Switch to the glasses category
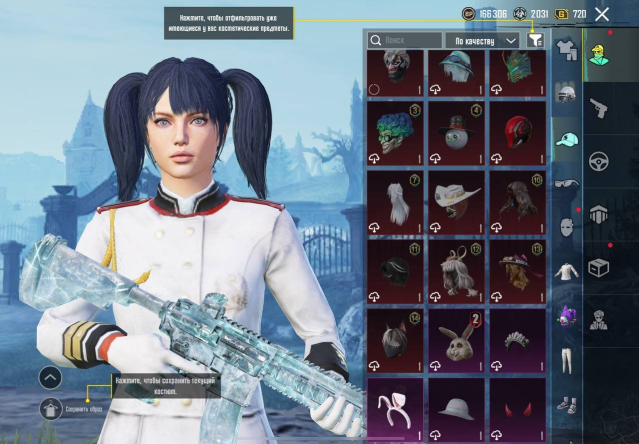639x444 pixels. coord(567,183)
